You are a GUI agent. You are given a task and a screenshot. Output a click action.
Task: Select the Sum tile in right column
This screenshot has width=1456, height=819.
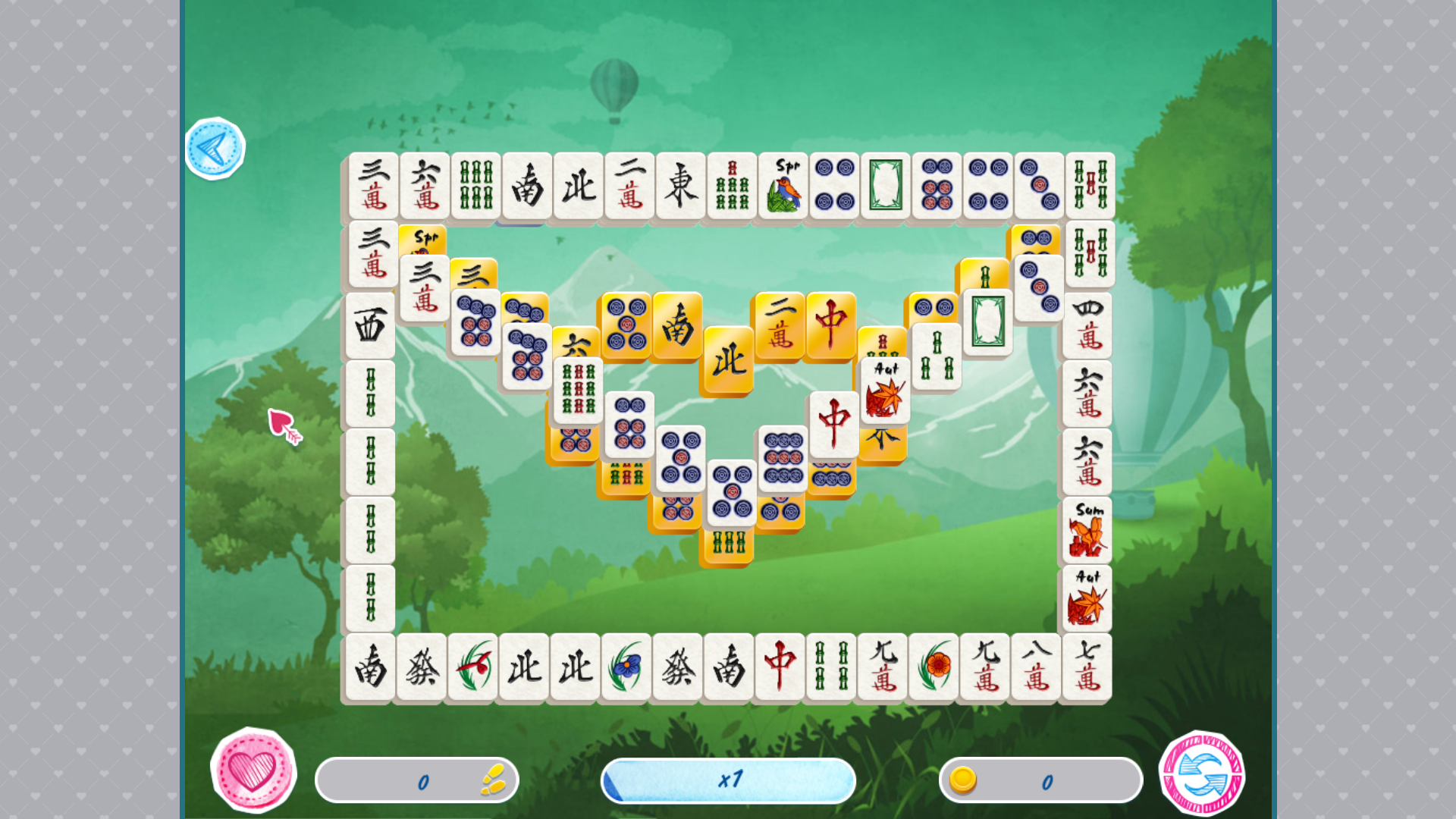(x=1087, y=527)
